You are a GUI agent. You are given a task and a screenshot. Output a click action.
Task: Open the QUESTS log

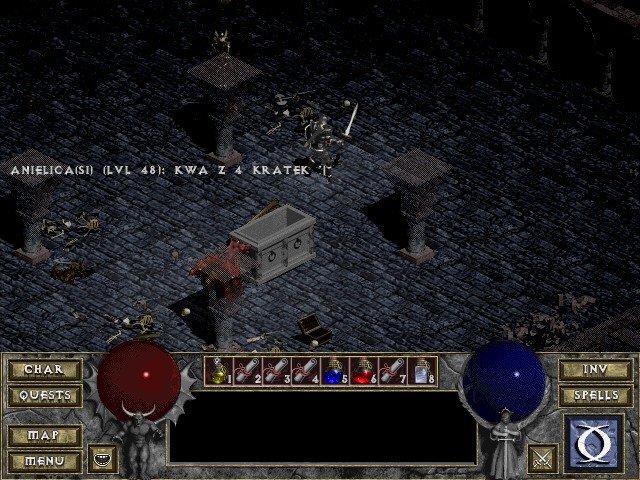click(44, 395)
